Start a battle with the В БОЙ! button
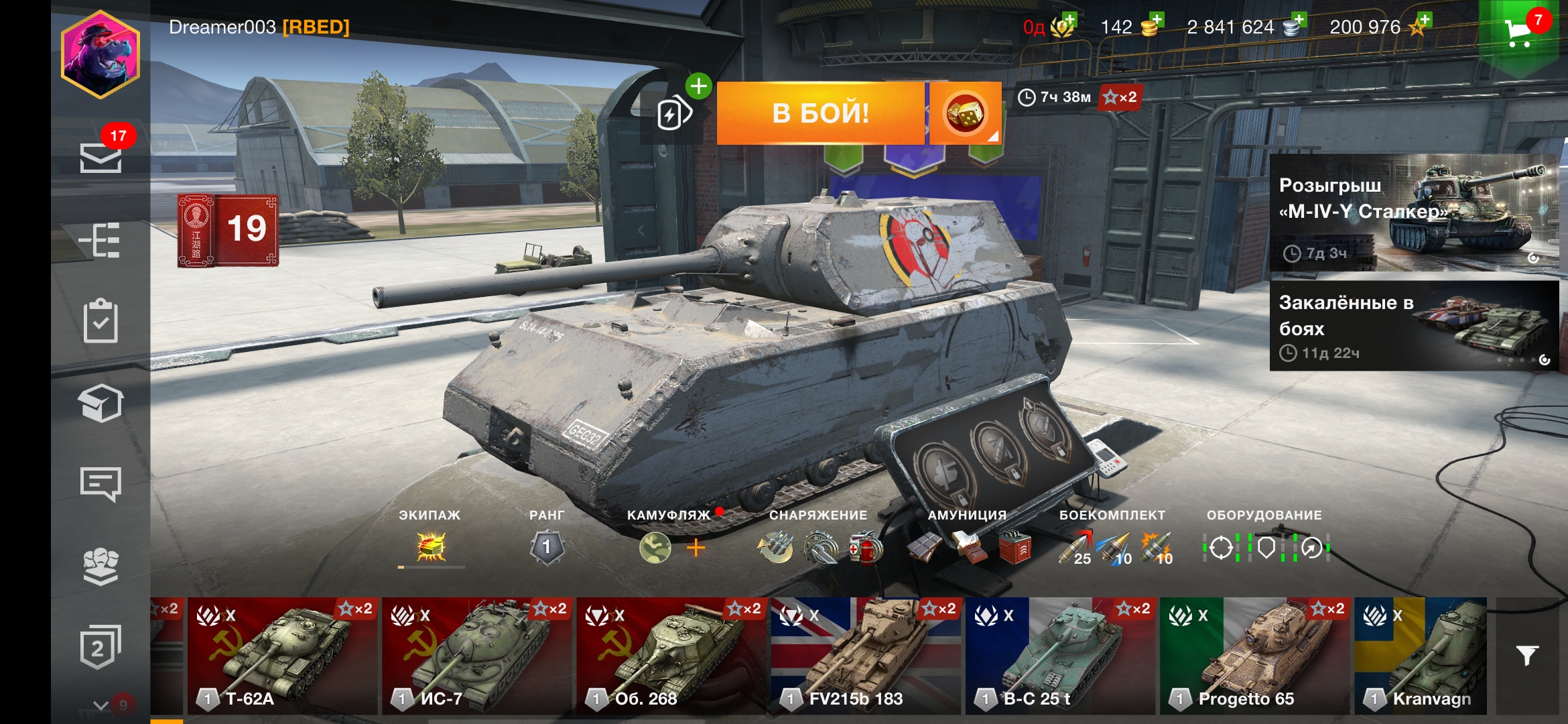Image resolution: width=1568 pixels, height=724 pixels. pos(820,113)
